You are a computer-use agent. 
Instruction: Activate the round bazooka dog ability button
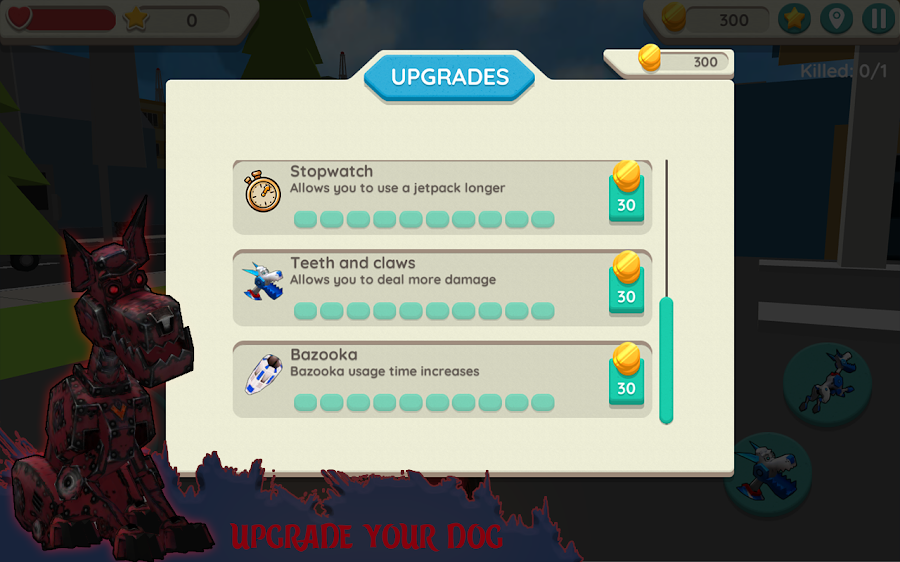[x=770, y=474]
